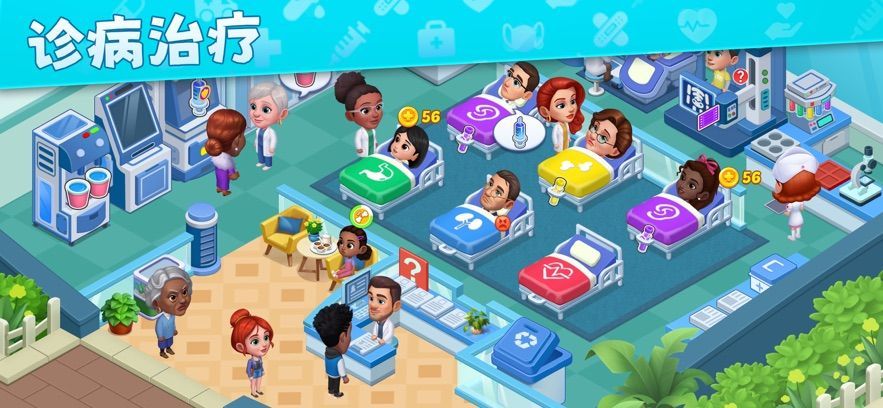Tap the blue medicine vial request bubble
The image size is (883, 408).
[x=519, y=130]
